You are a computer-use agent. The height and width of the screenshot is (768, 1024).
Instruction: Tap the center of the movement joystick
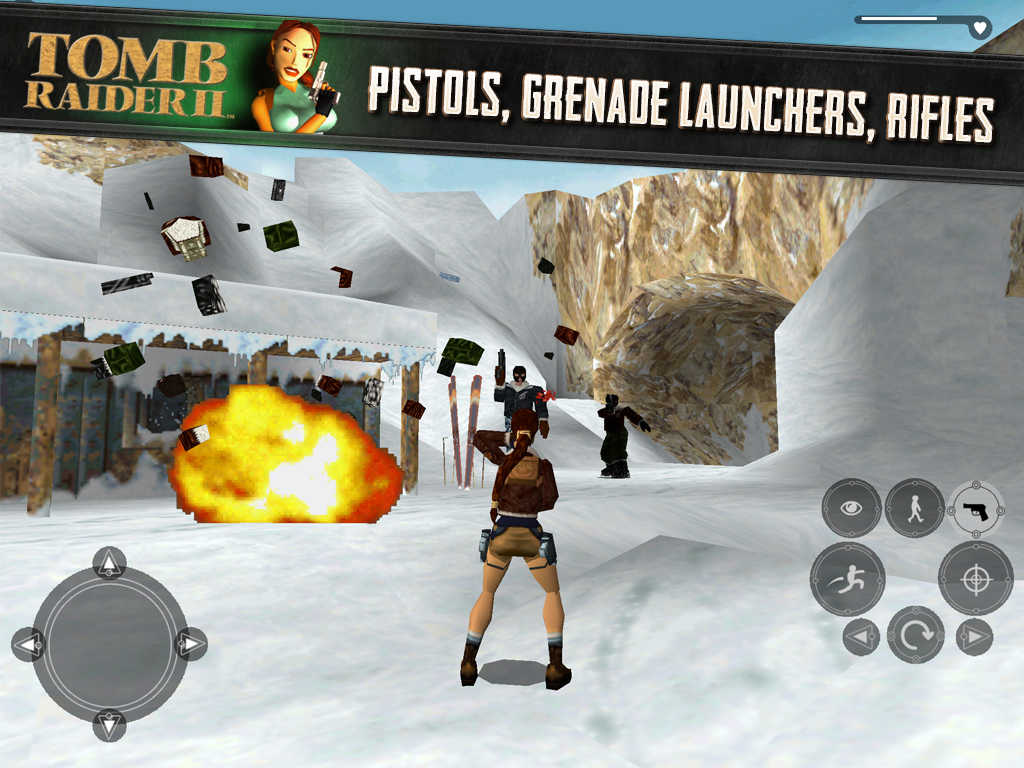click(109, 643)
